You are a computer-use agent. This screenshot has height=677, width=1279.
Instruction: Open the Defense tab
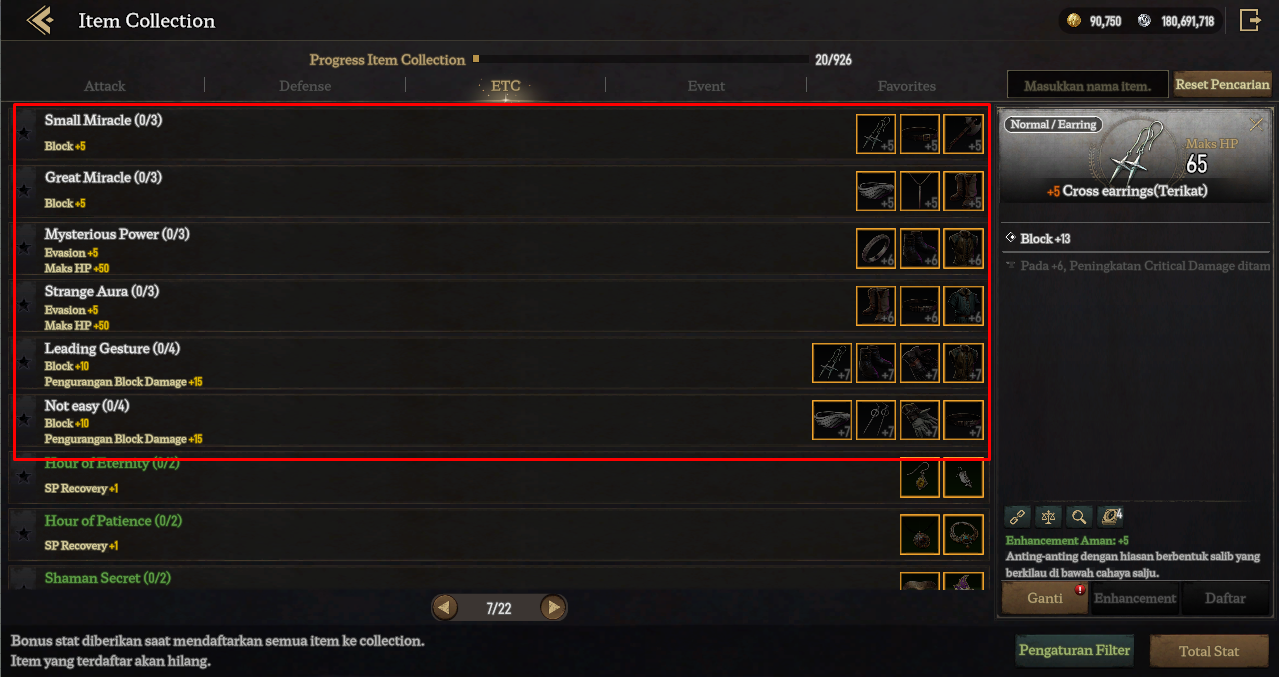click(x=305, y=86)
